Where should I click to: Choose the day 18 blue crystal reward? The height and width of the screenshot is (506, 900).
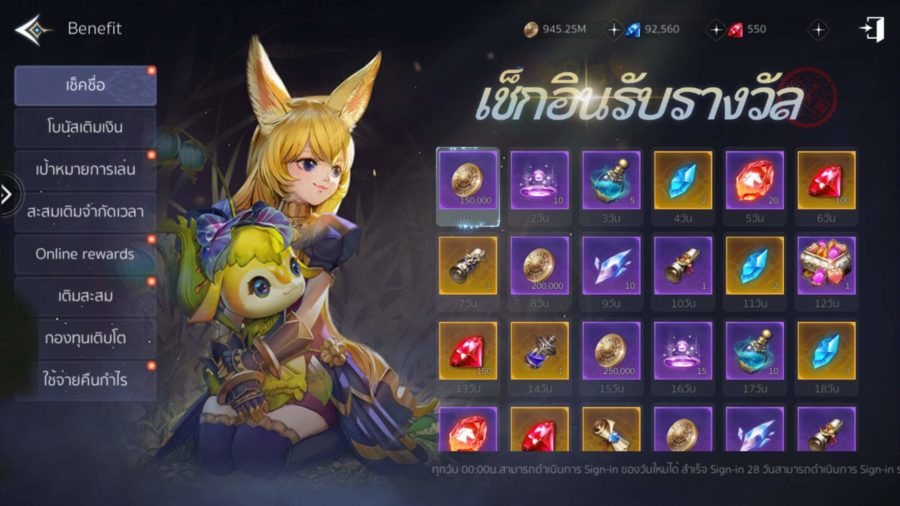826,352
